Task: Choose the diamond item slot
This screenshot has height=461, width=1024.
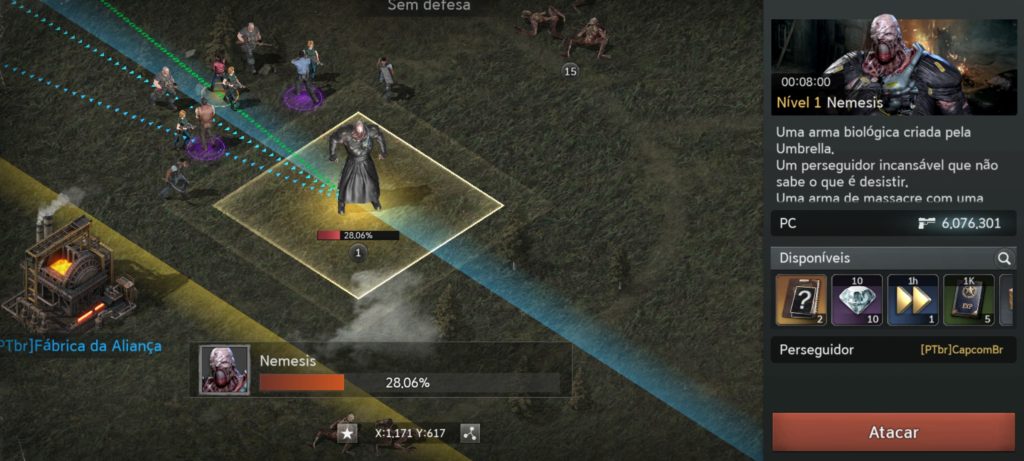Action: tap(857, 300)
